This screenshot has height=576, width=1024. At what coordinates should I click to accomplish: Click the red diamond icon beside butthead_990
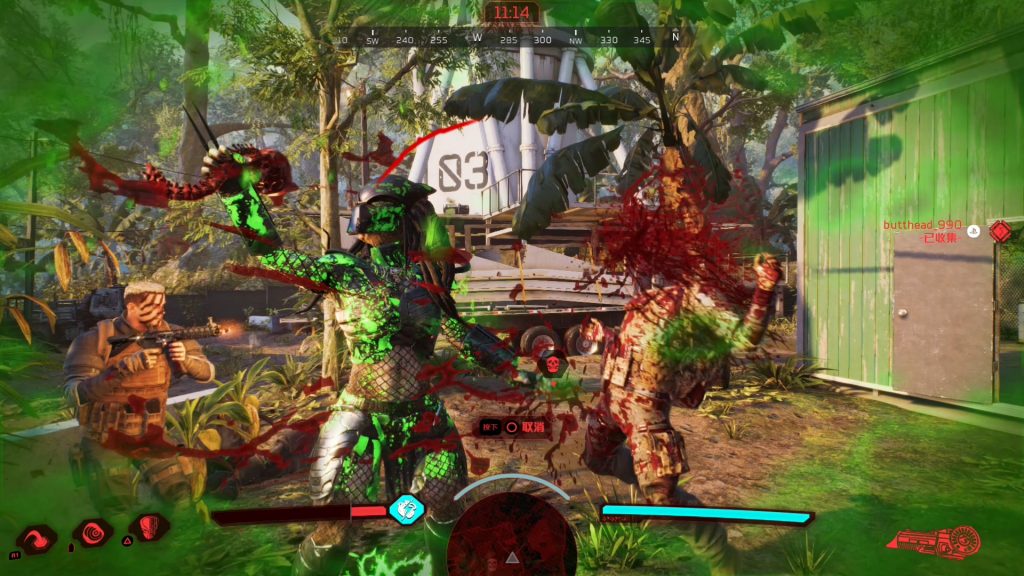point(1000,231)
